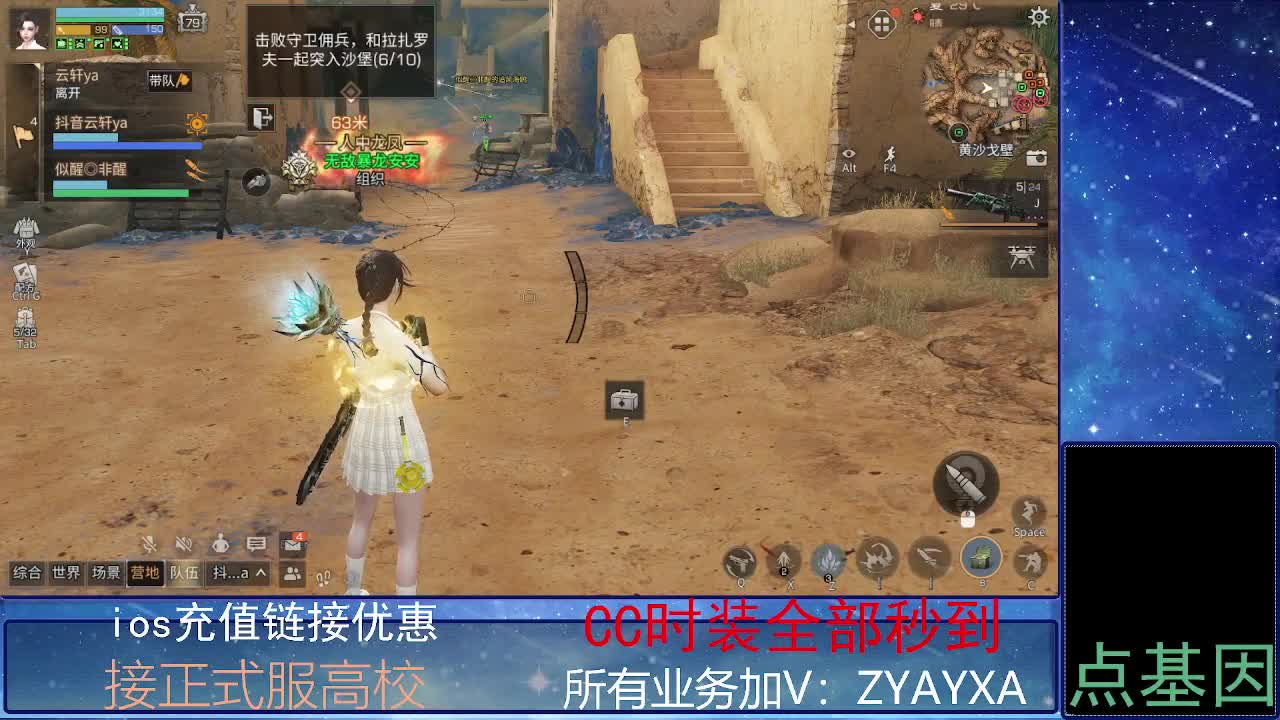The height and width of the screenshot is (720, 1280).
Task: Open the settings gear above the minimap
Action: click(1038, 17)
